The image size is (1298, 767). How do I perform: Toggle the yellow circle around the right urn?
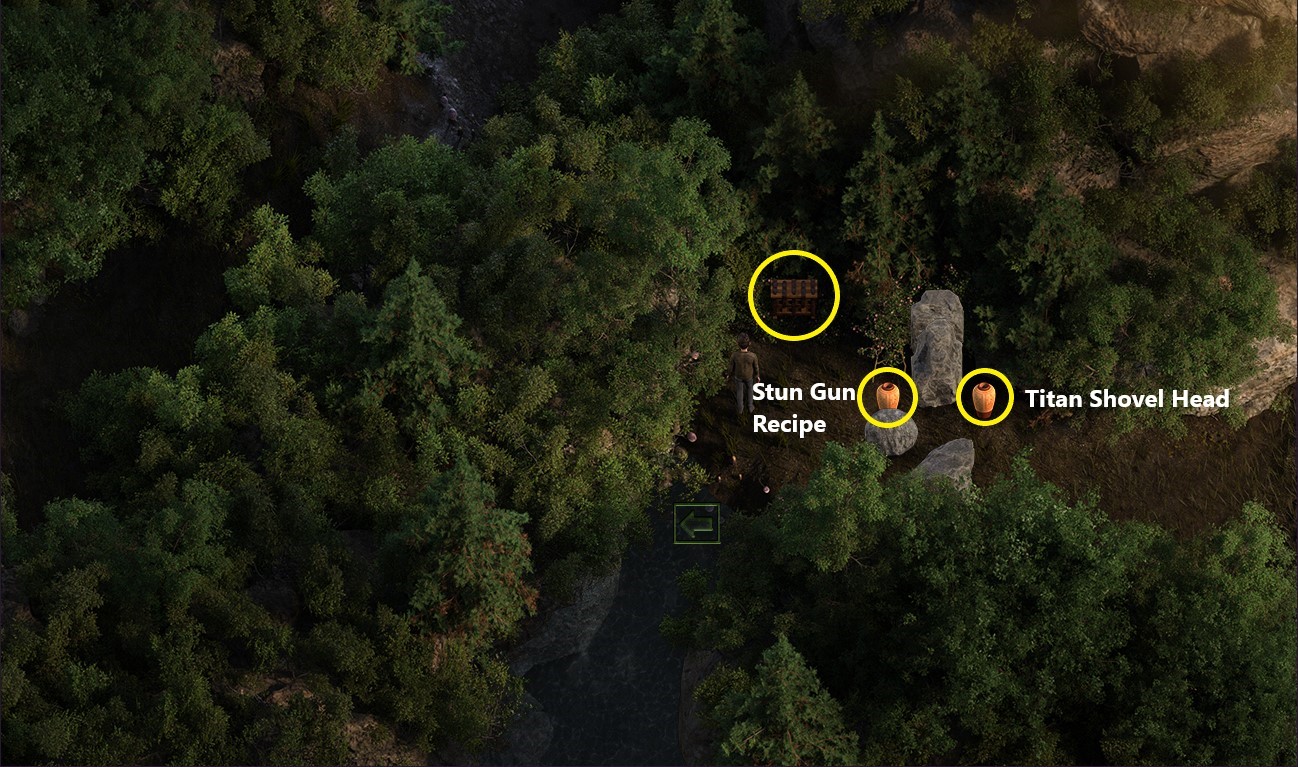click(983, 370)
